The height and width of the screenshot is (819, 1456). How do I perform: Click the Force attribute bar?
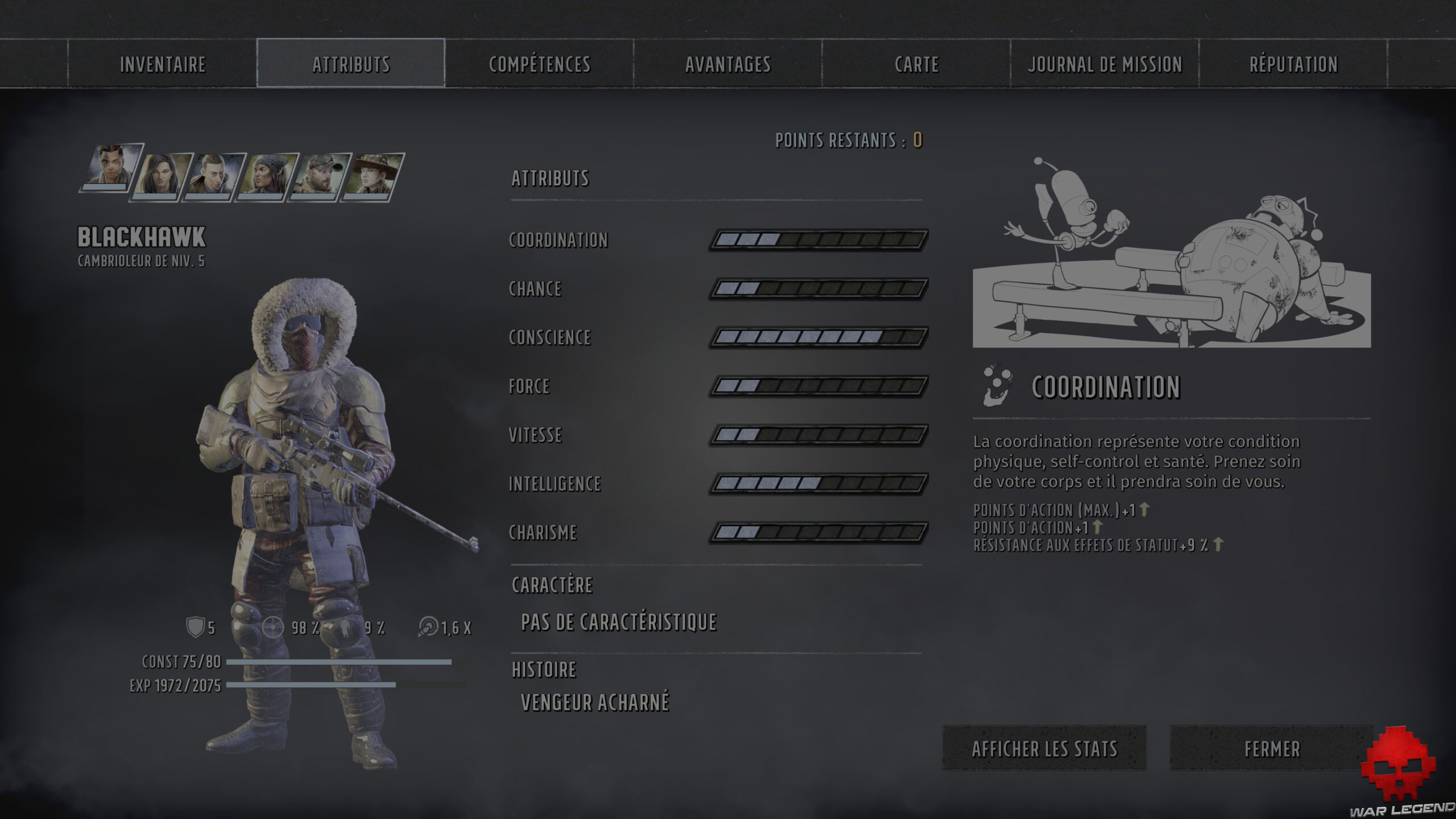[x=818, y=387]
